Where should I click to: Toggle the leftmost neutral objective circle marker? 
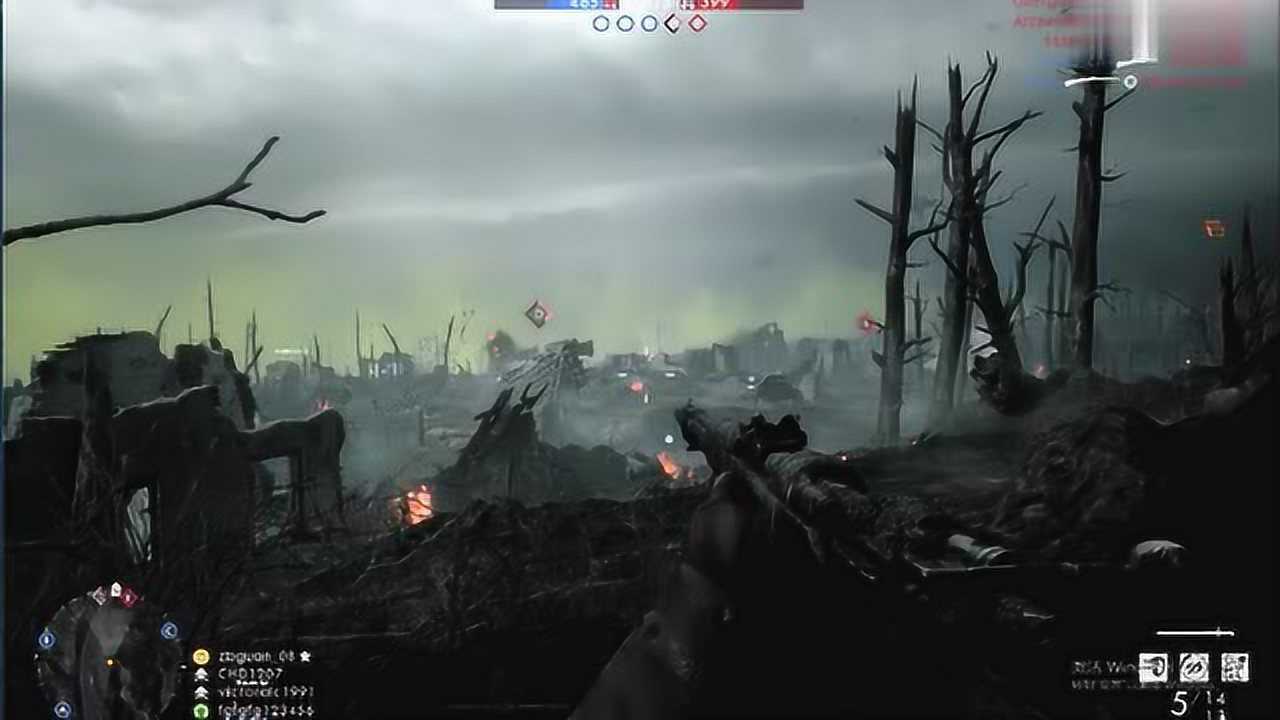click(x=600, y=22)
